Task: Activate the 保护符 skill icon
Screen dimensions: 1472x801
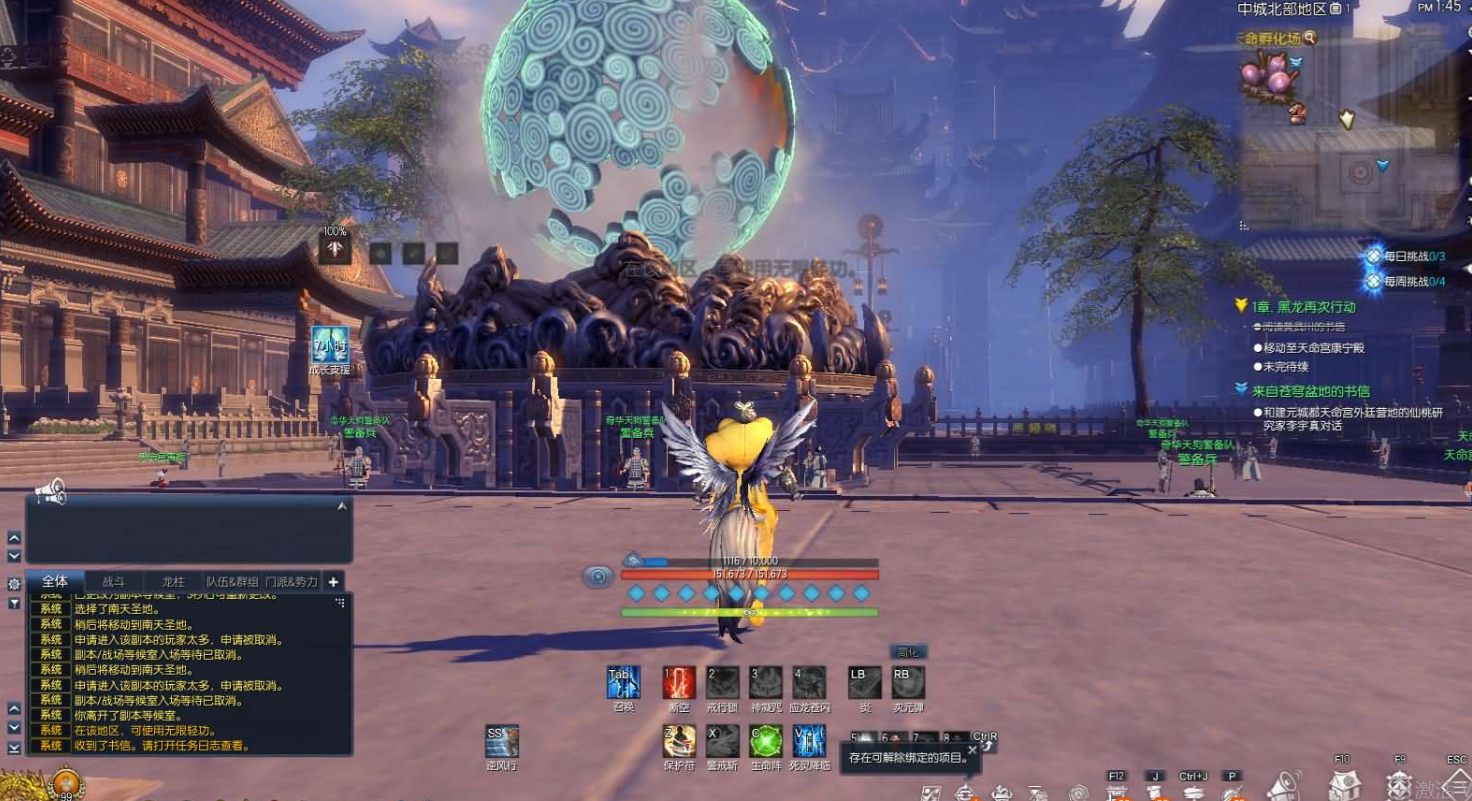Action: (679, 741)
